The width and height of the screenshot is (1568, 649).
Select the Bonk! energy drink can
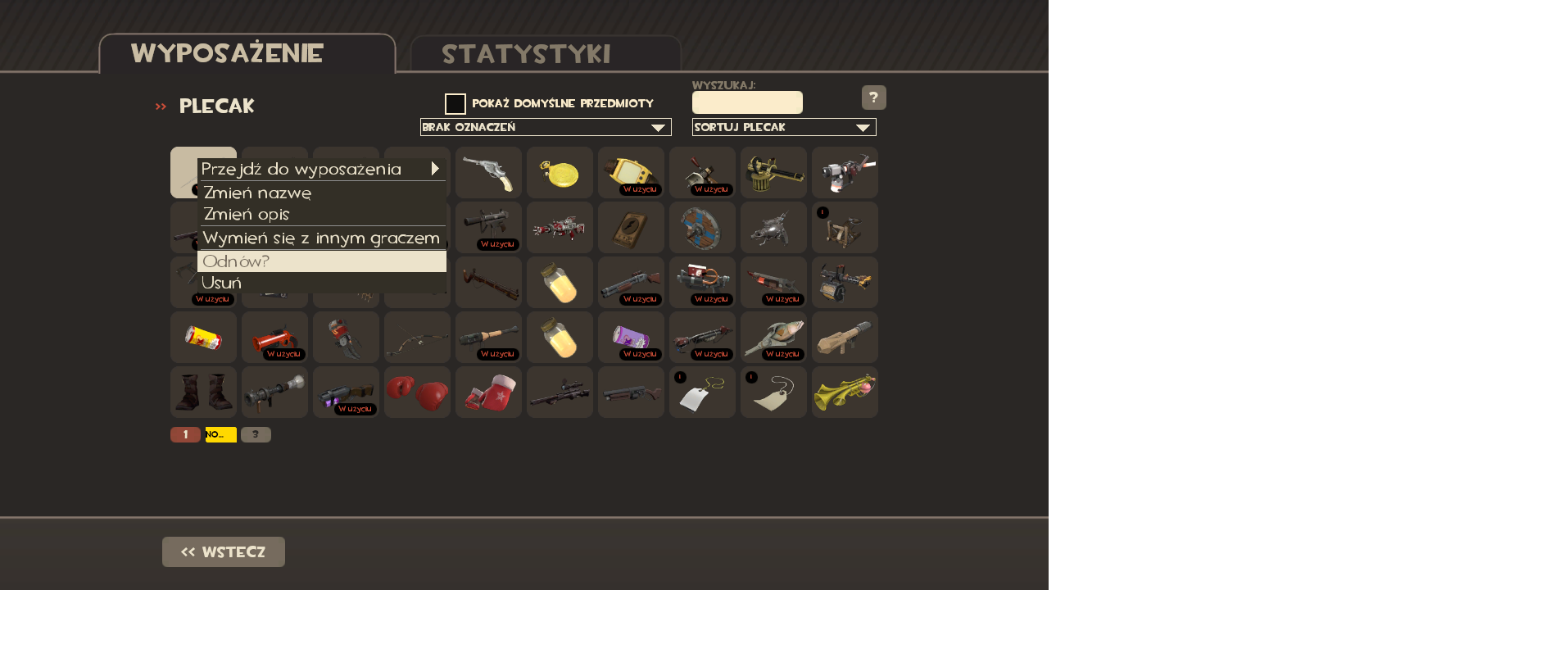click(x=203, y=337)
